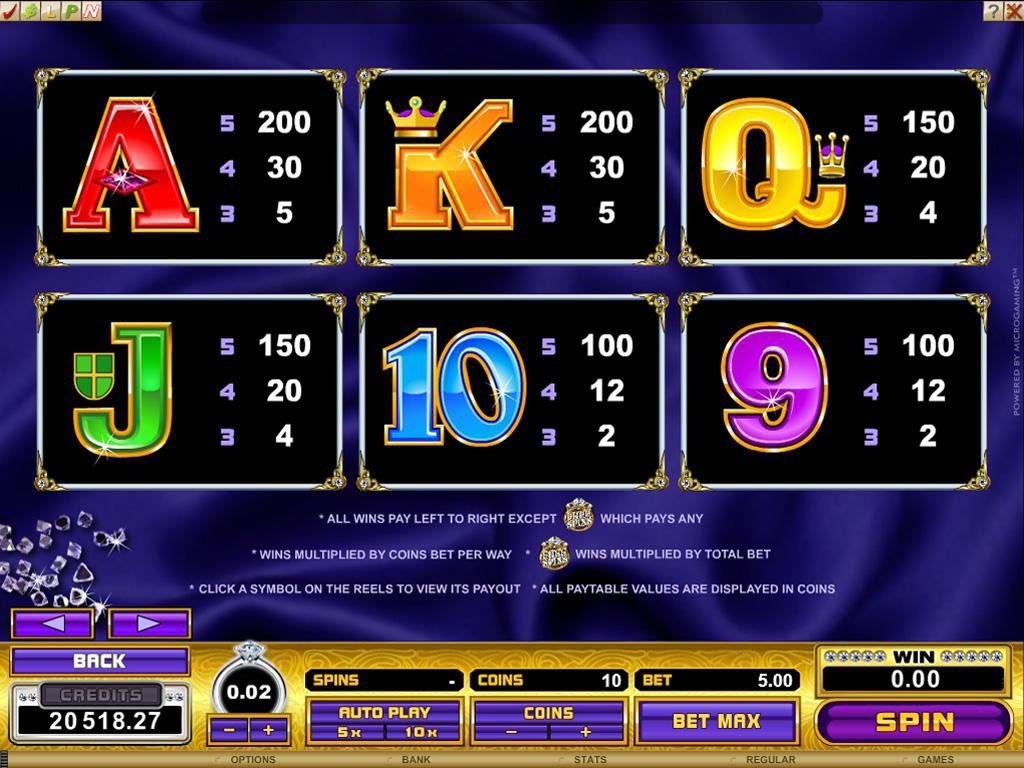Select the BET MAX button

(716, 721)
